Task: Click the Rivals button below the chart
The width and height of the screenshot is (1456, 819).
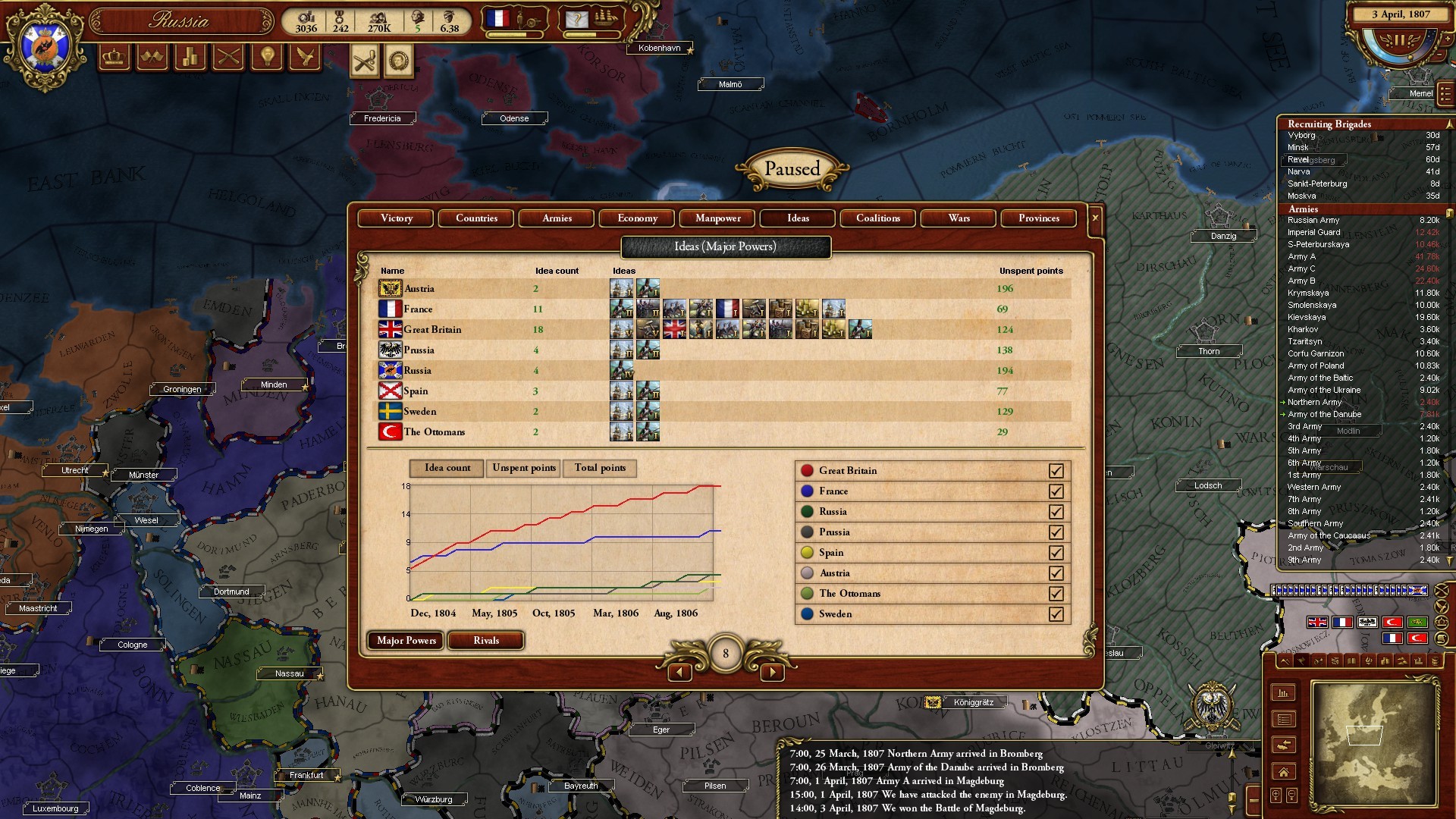Action: click(485, 641)
